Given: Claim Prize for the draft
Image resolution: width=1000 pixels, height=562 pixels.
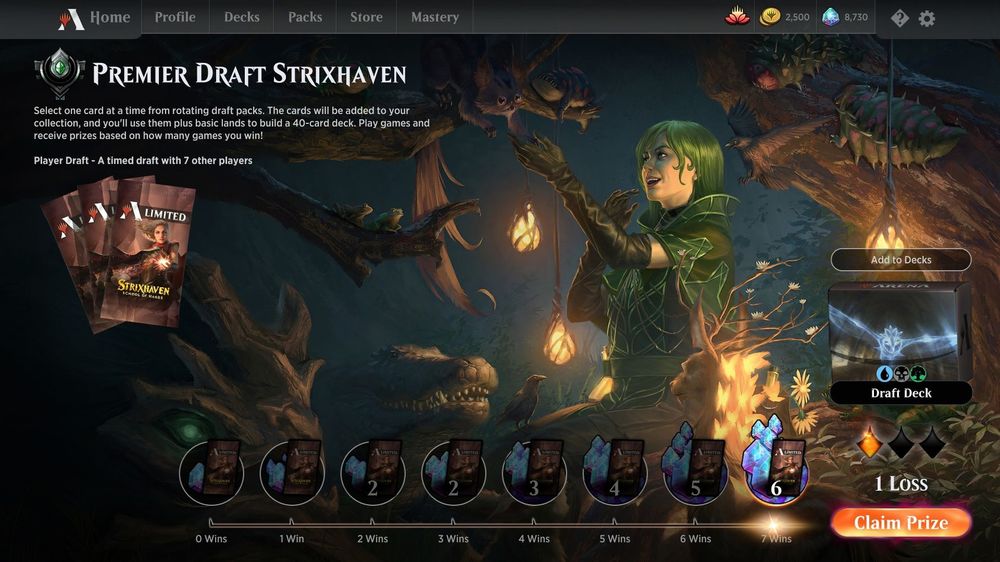Looking at the screenshot, I should point(900,523).
